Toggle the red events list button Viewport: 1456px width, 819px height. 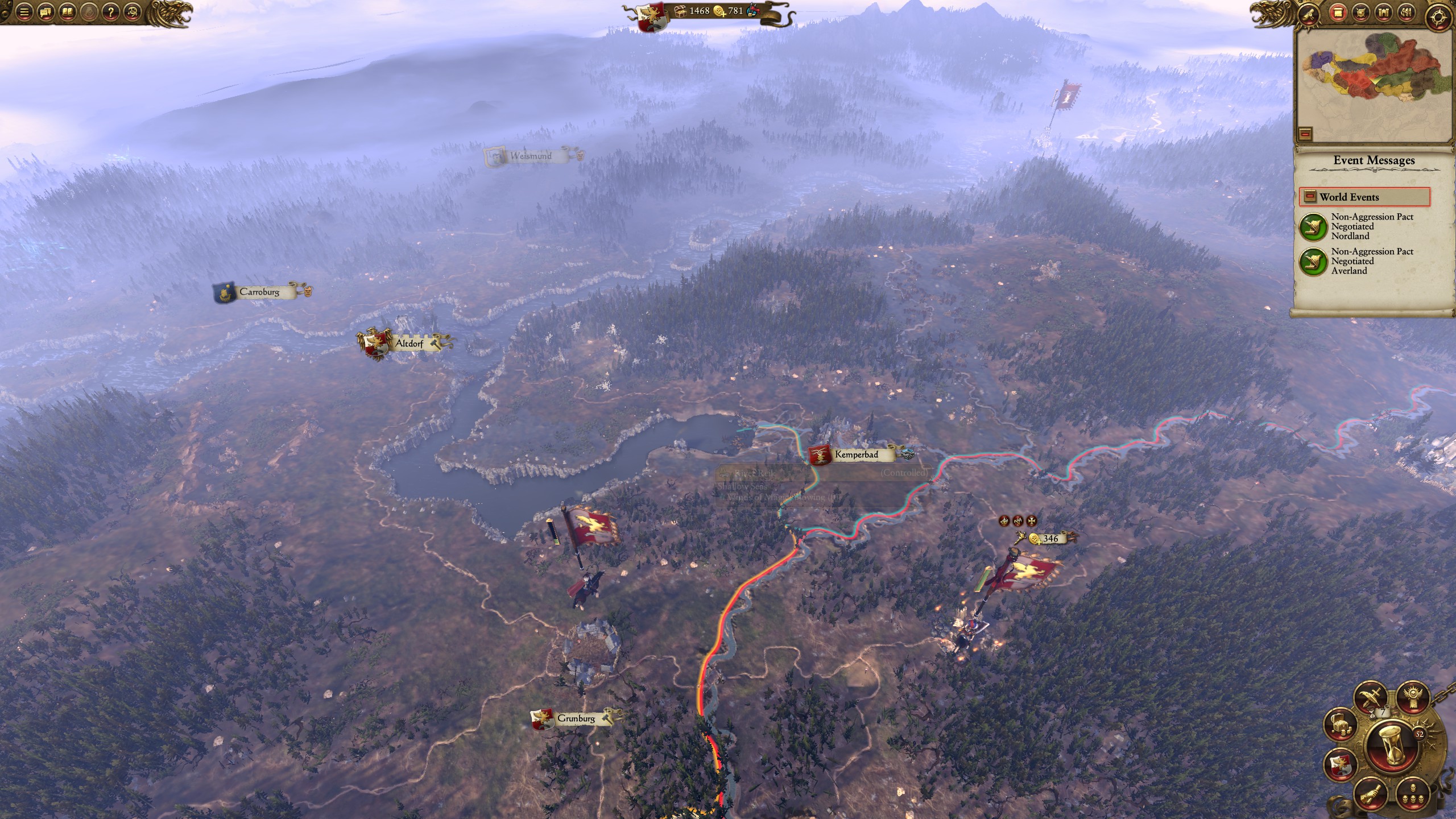click(1337, 13)
